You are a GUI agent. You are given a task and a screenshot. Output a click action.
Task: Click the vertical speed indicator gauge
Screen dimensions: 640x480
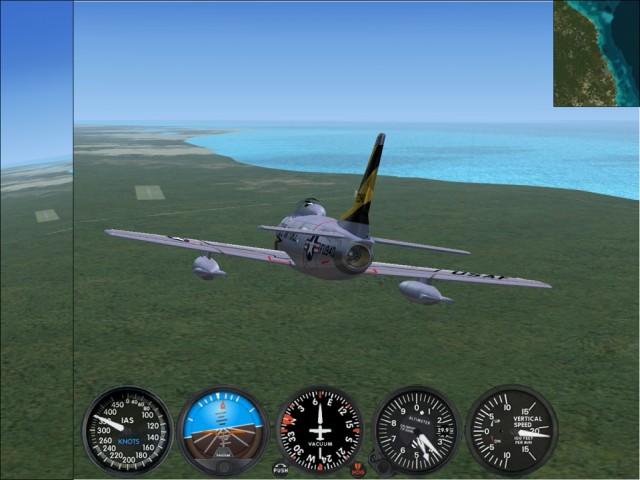click(x=511, y=430)
